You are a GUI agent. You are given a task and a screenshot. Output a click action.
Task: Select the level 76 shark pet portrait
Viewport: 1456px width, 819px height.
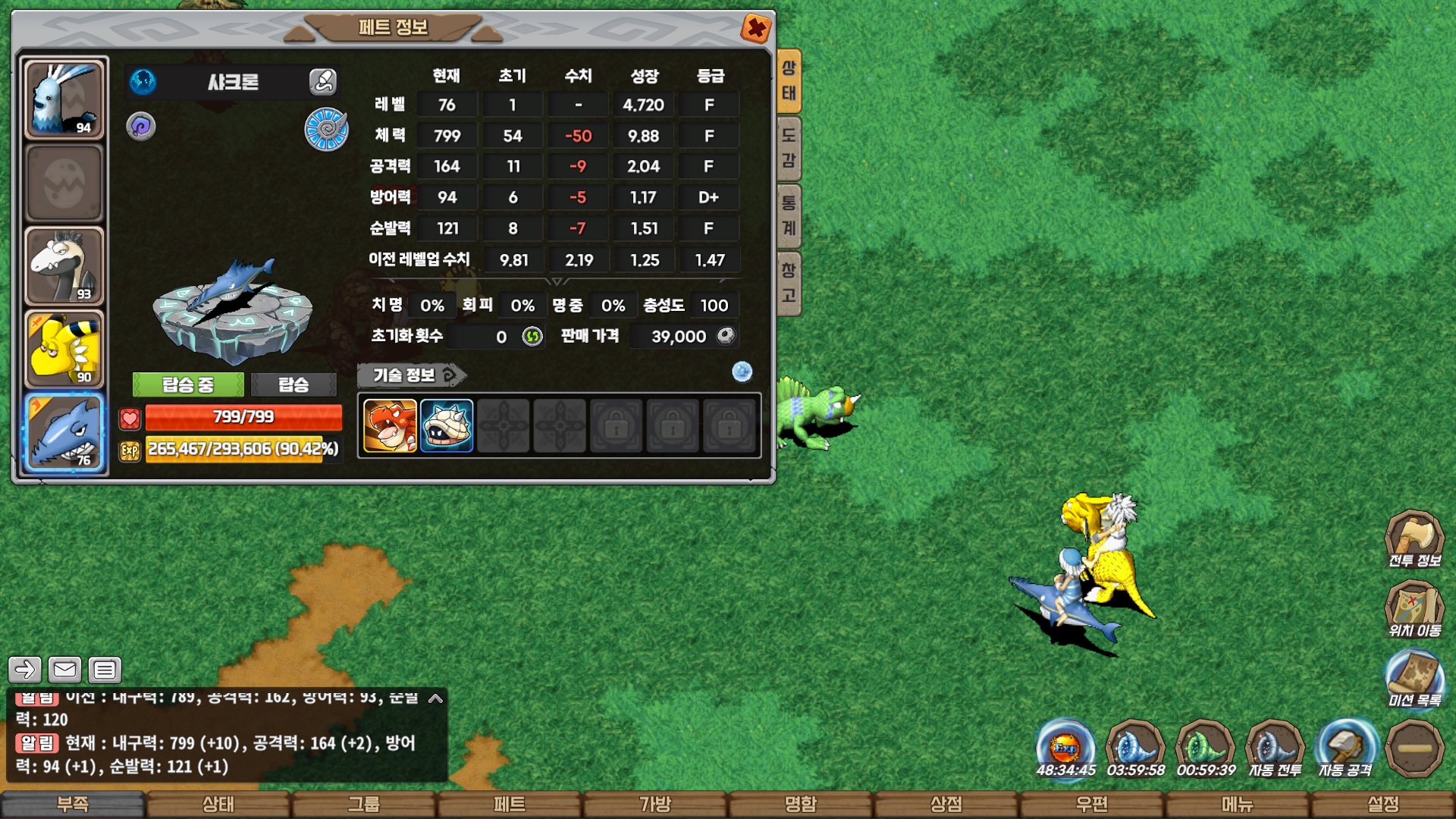pos(64,432)
